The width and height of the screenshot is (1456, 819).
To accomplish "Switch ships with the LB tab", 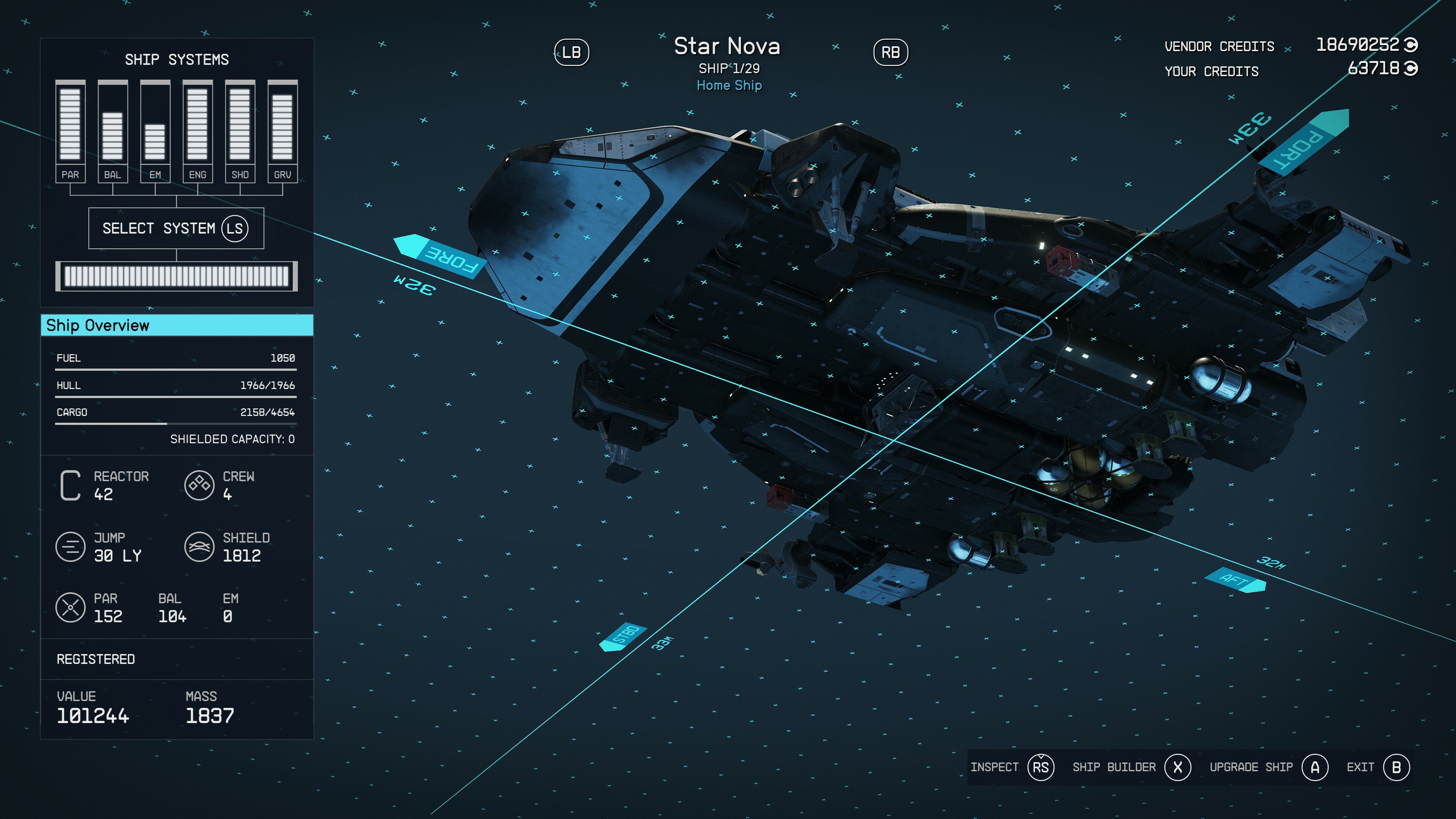I will (571, 53).
